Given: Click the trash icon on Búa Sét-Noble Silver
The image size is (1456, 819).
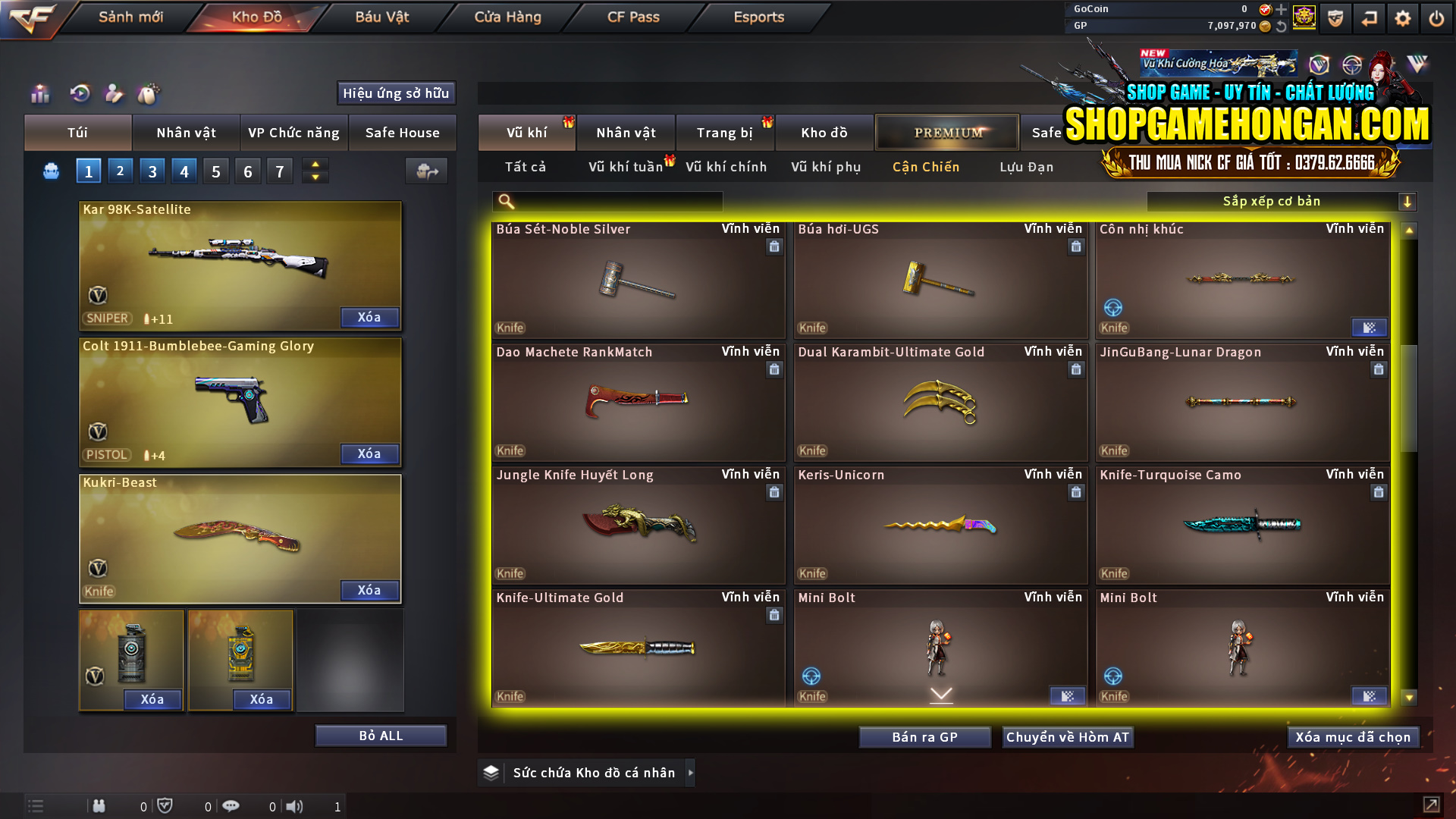Looking at the screenshot, I should [x=774, y=247].
